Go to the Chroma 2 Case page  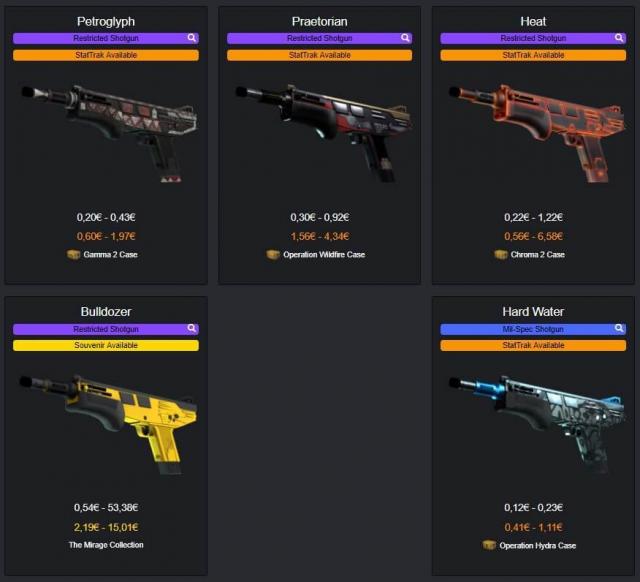coord(536,255)
